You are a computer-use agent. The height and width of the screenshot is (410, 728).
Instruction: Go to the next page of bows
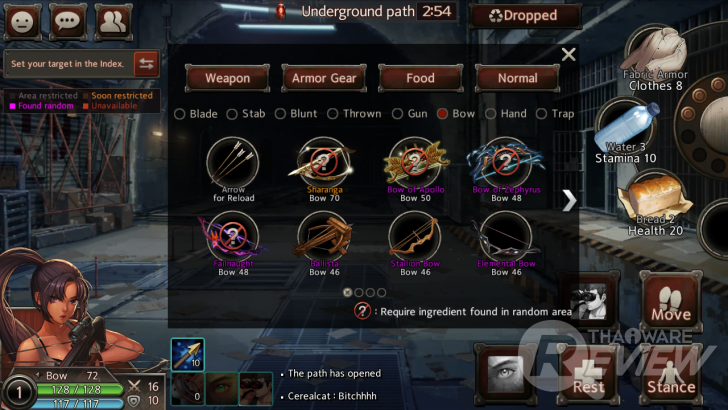point(569,200)
